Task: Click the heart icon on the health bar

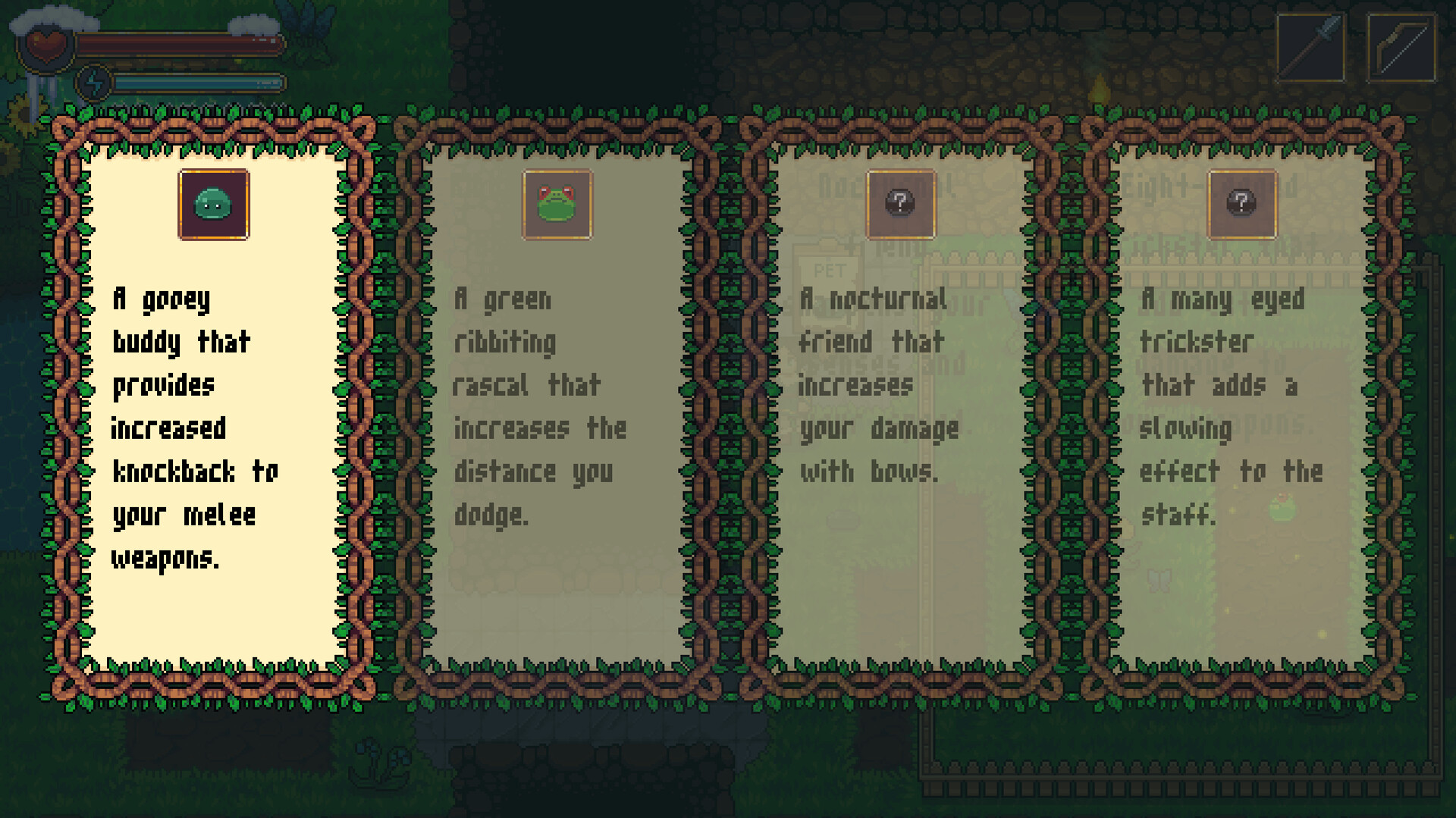Action: tap(47, 45)
